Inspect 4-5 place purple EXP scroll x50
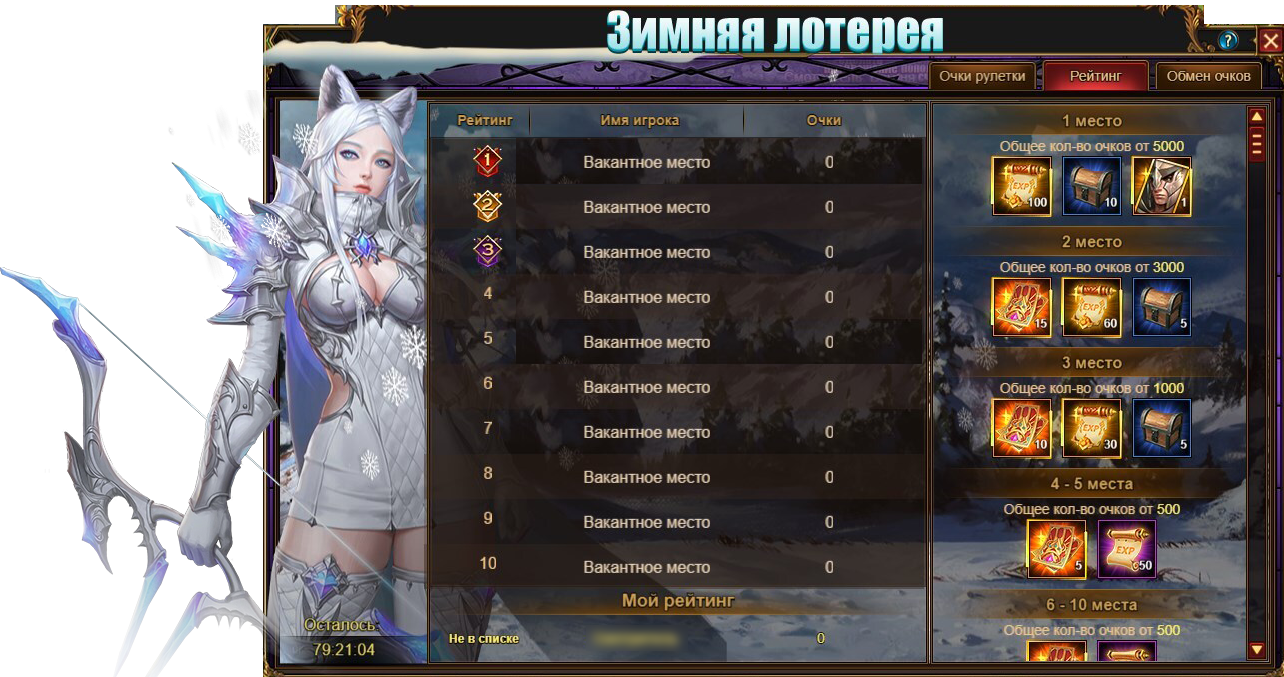 1127,549
